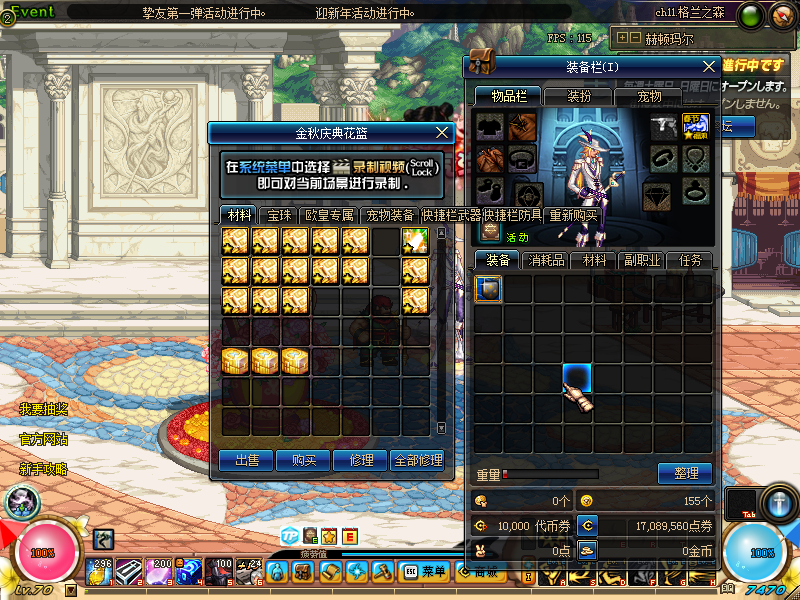Viewport: 800px width, 600px height.
Task: Switch to the shop's 宝珠 tab
Action: point(279,215)
